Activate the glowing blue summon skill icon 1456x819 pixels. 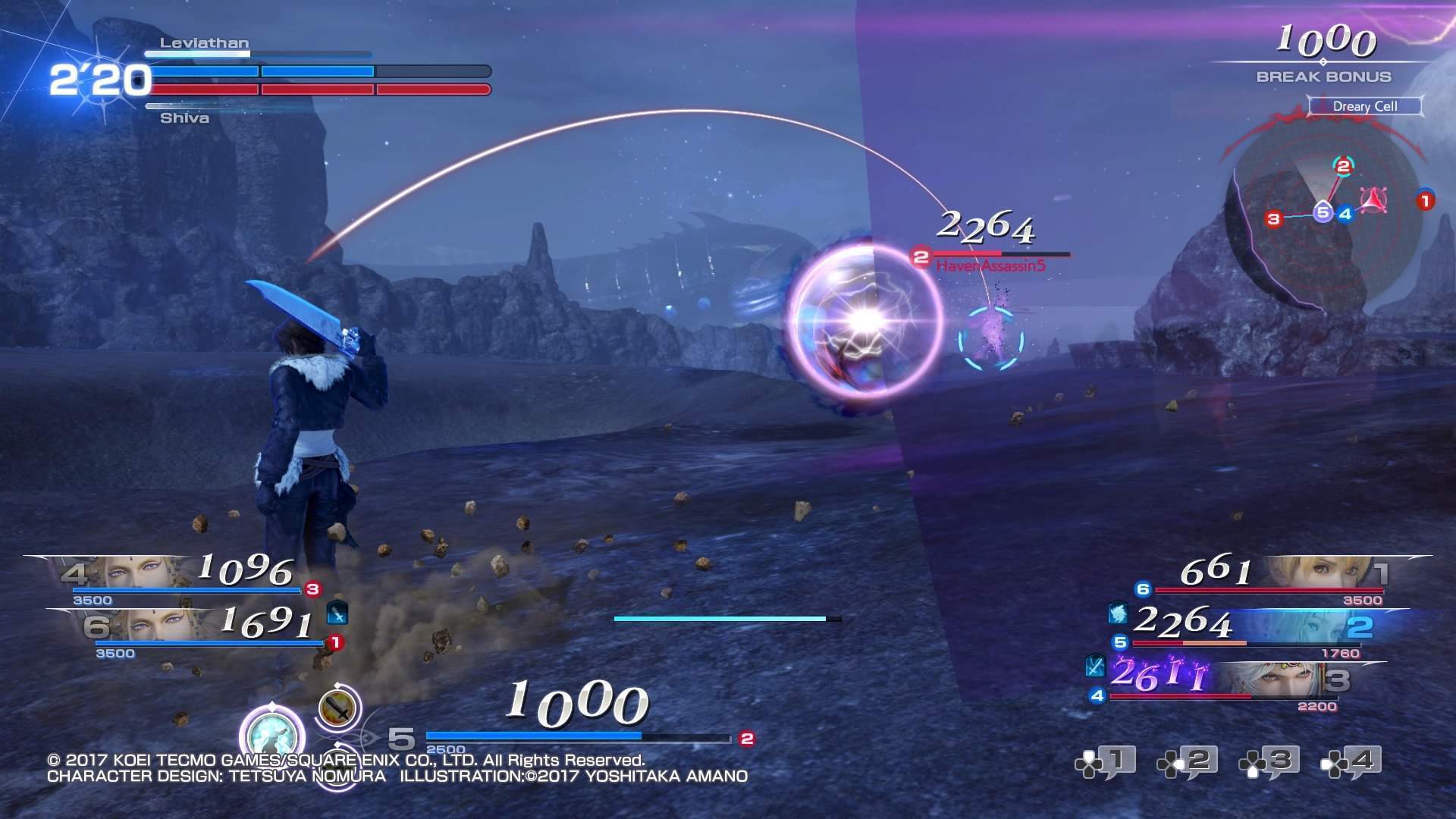[272, 736]
